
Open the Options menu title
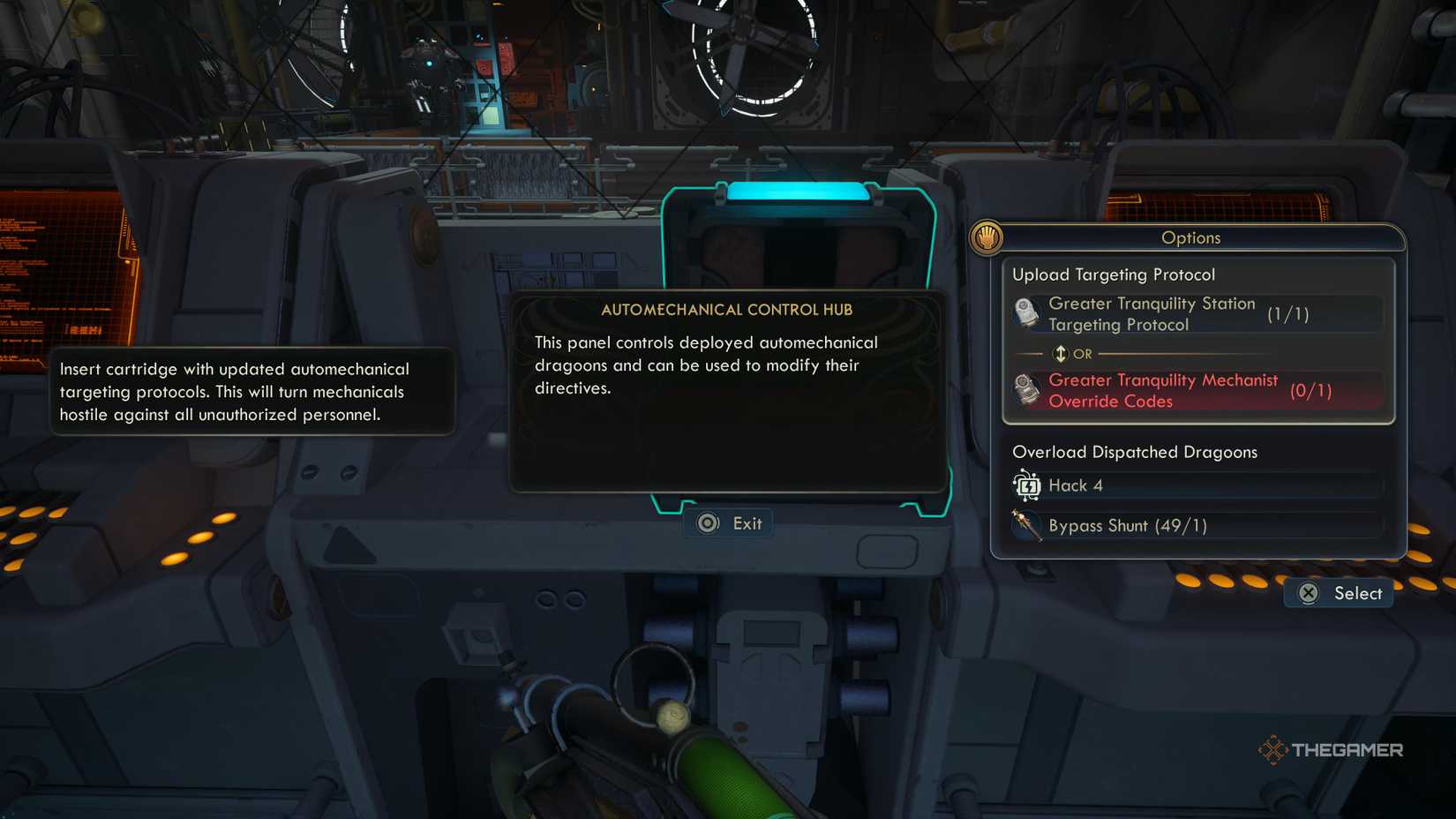point(1190,238)
